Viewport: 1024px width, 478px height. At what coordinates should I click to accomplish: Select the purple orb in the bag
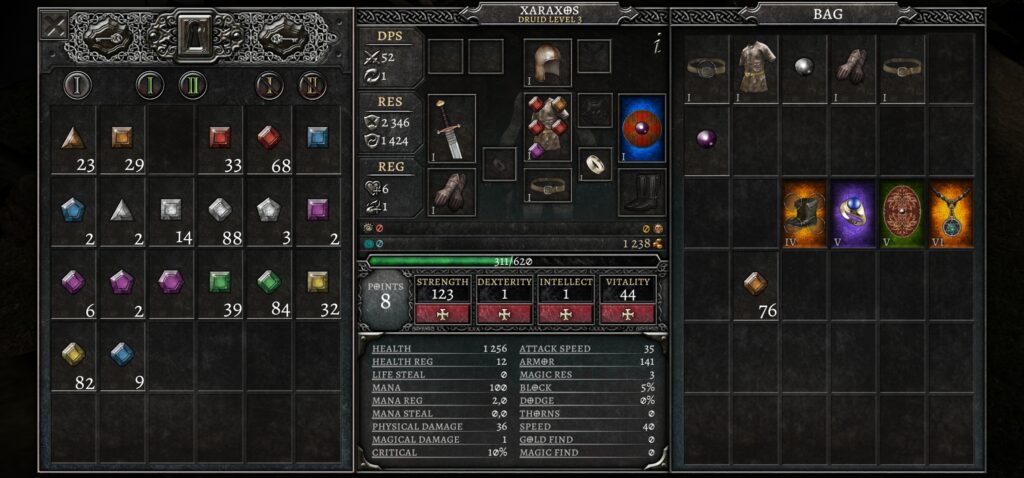708,139
